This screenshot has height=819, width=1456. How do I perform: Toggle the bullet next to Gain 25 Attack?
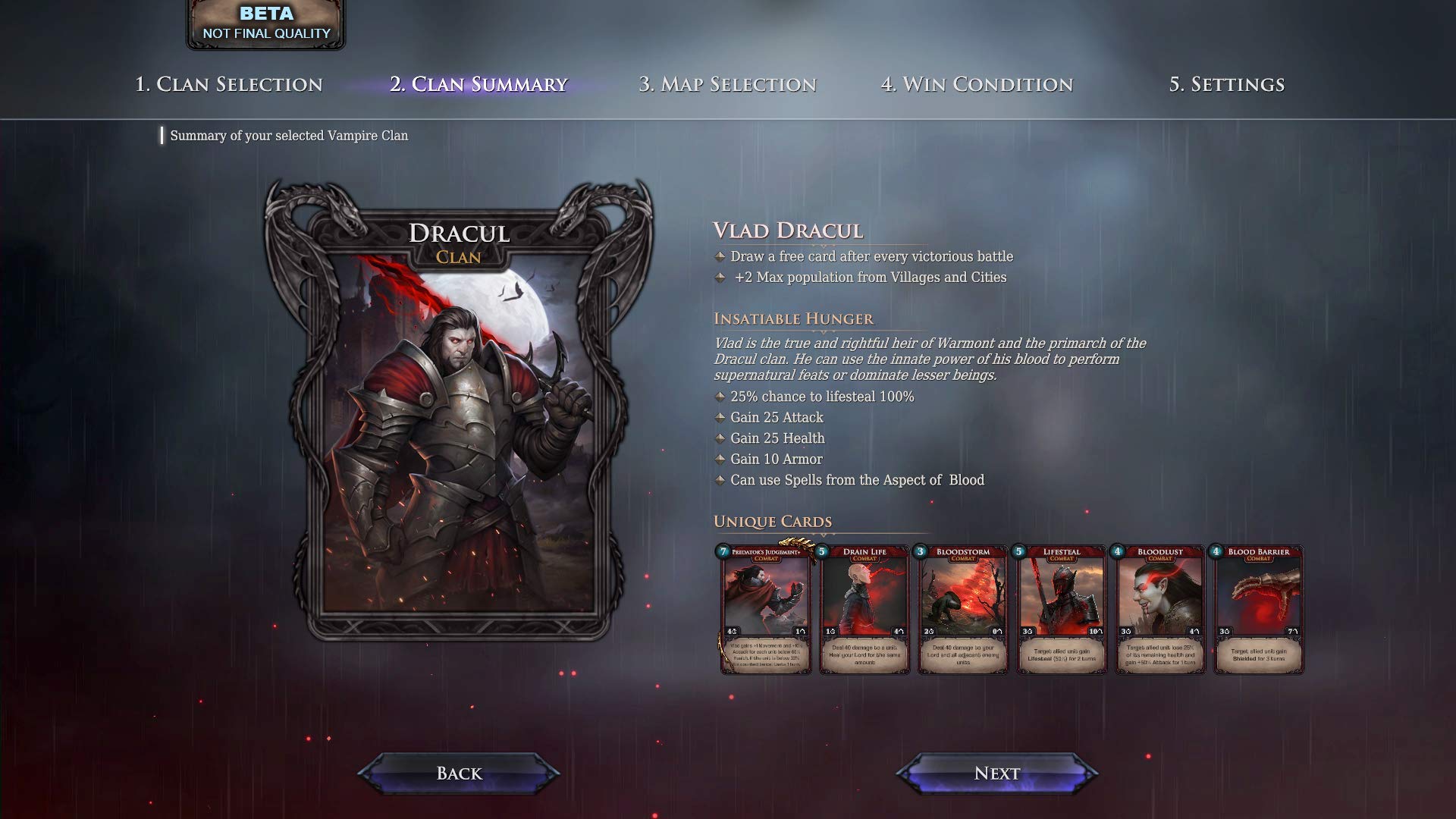point(719,417)
